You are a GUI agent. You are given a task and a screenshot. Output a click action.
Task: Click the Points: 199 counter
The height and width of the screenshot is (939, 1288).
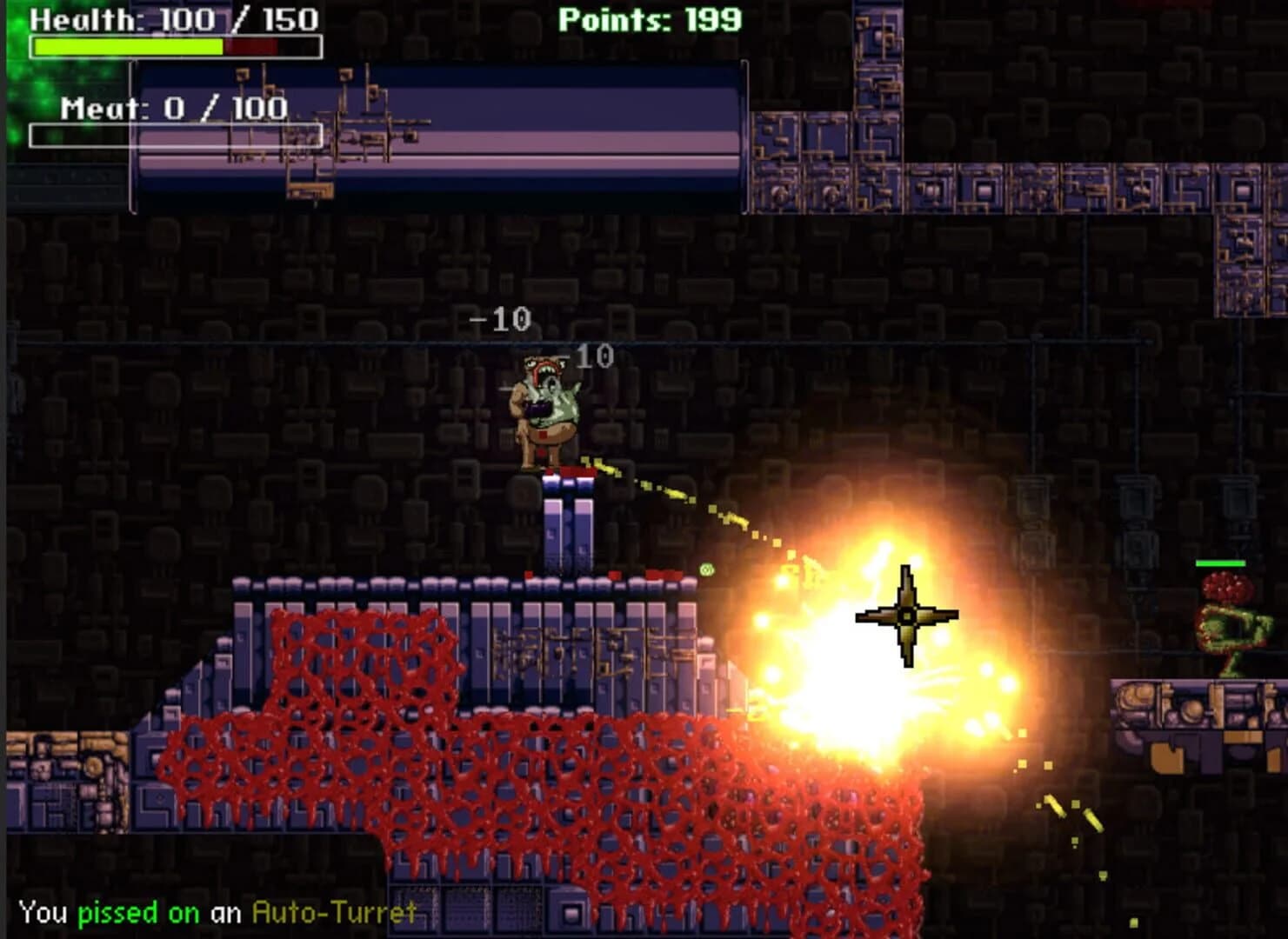650,19
